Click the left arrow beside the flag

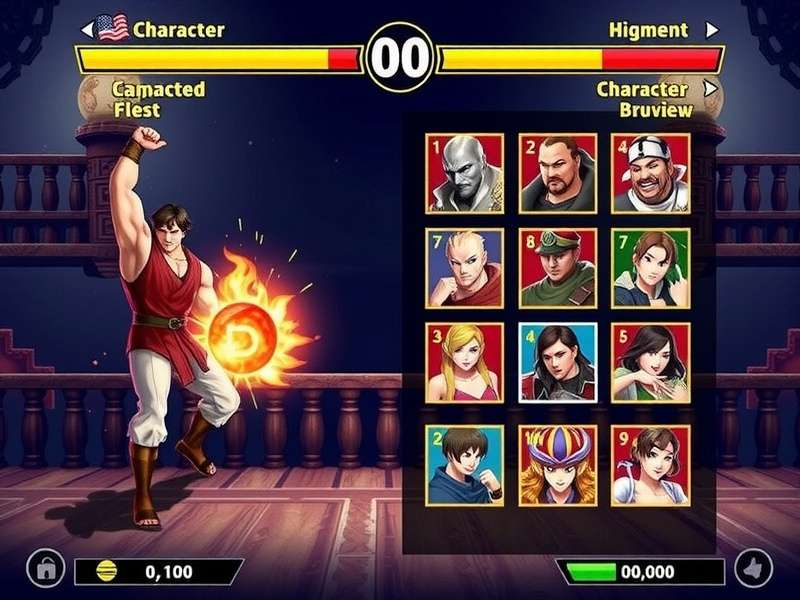click(x=87, y=30)
